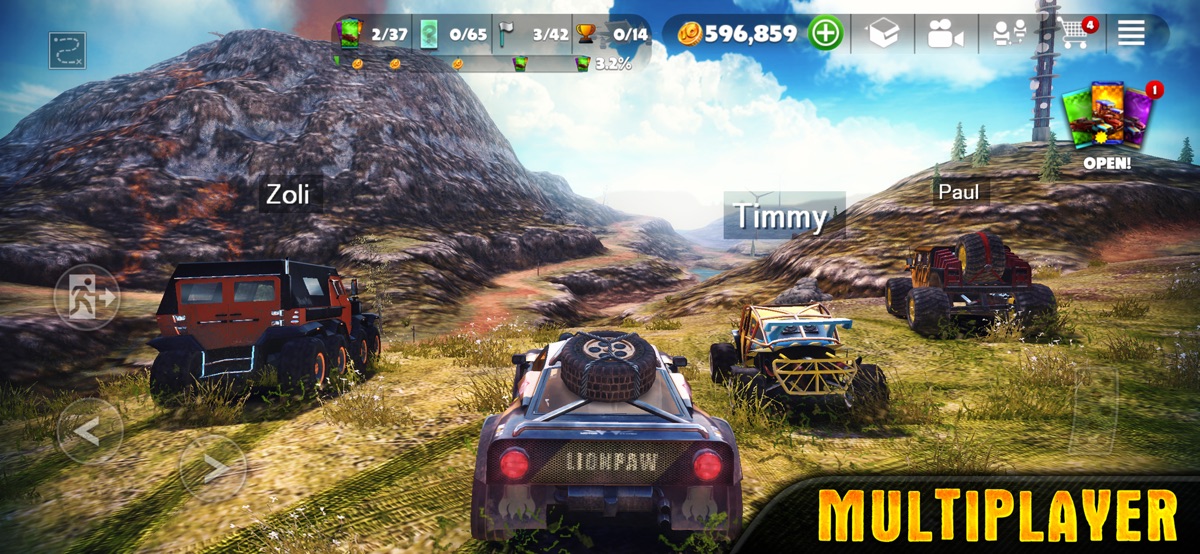Image resolution: width=1200 pixels, height=554 pixels.
Task: Tap the exit vehicle button
Action: pos(87,297)
